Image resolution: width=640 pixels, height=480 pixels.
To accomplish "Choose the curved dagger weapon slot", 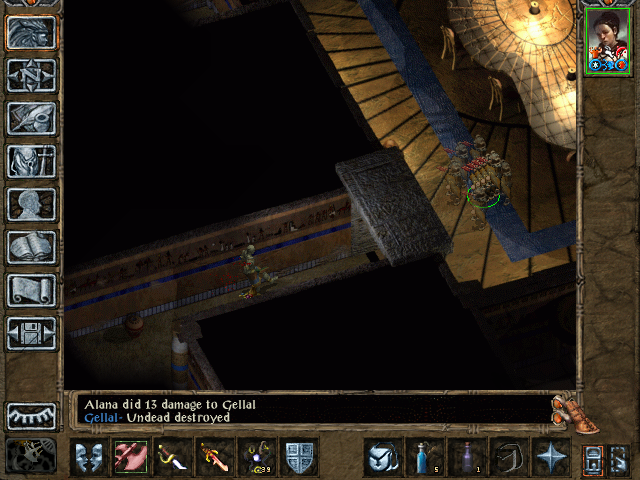I will [173, 458].
